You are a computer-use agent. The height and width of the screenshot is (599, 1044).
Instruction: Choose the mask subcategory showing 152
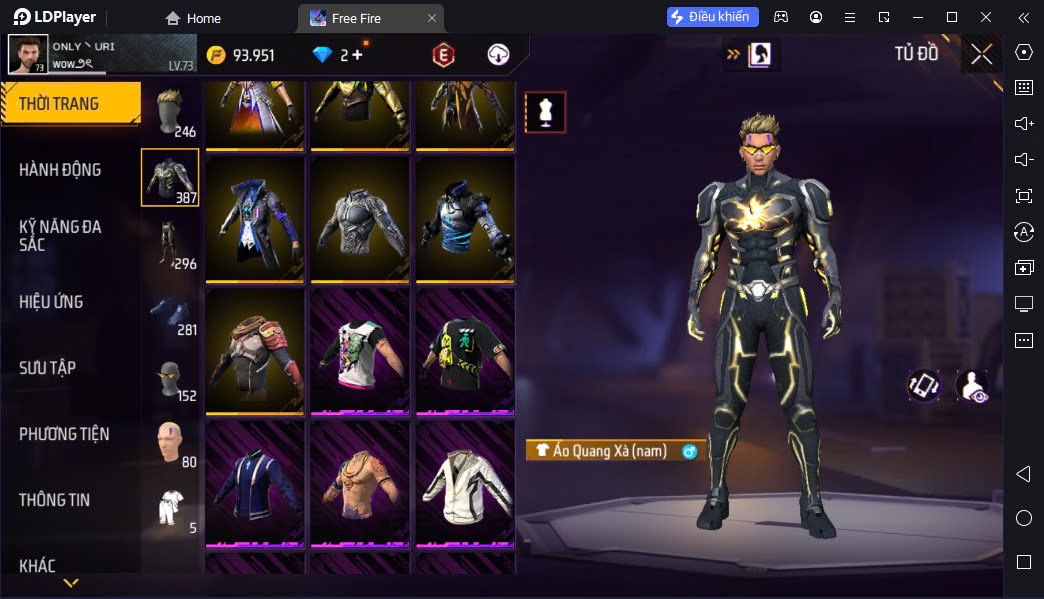click(170, 378)
